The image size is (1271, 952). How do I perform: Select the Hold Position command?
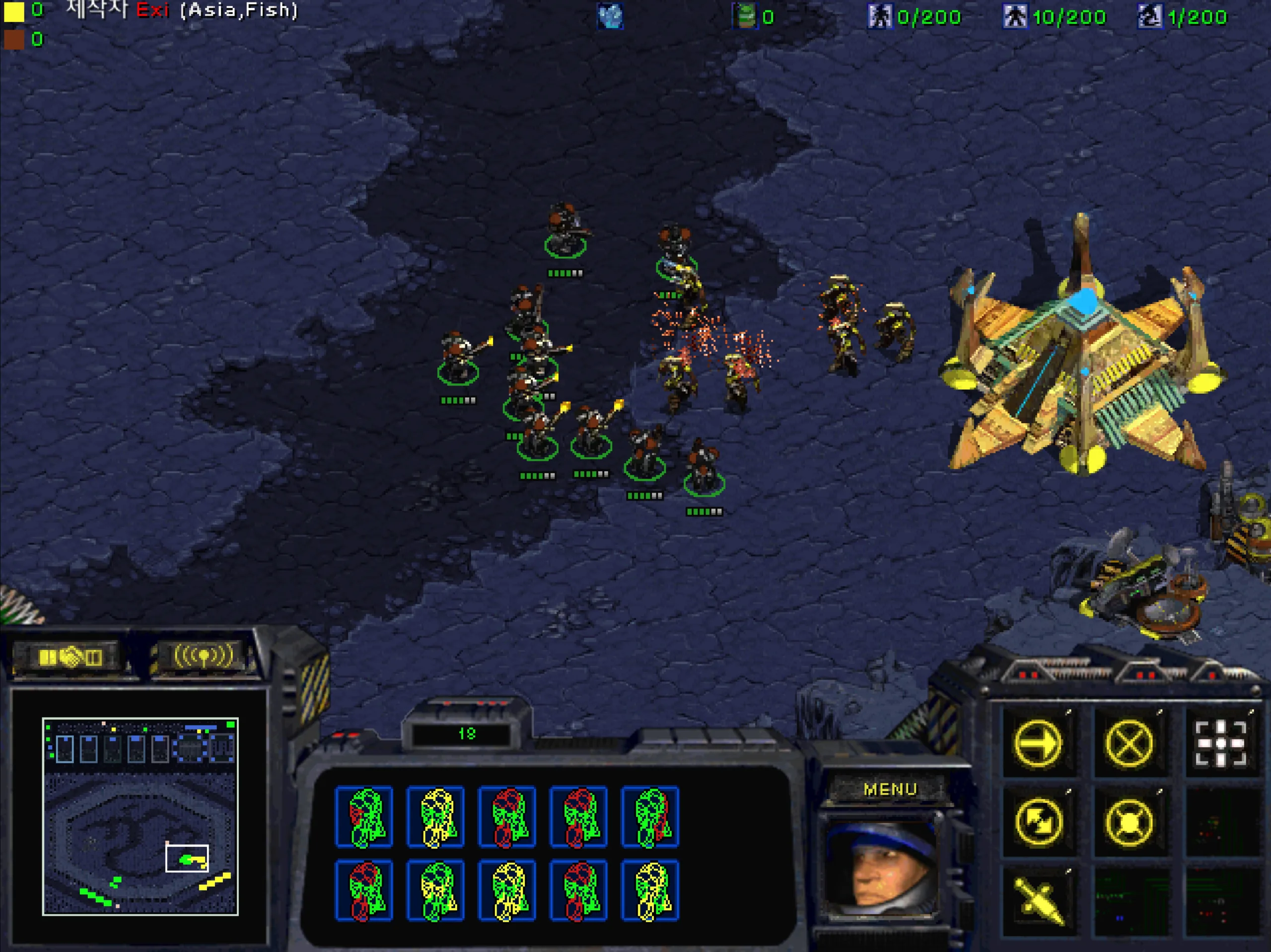tap(1129, 822)
